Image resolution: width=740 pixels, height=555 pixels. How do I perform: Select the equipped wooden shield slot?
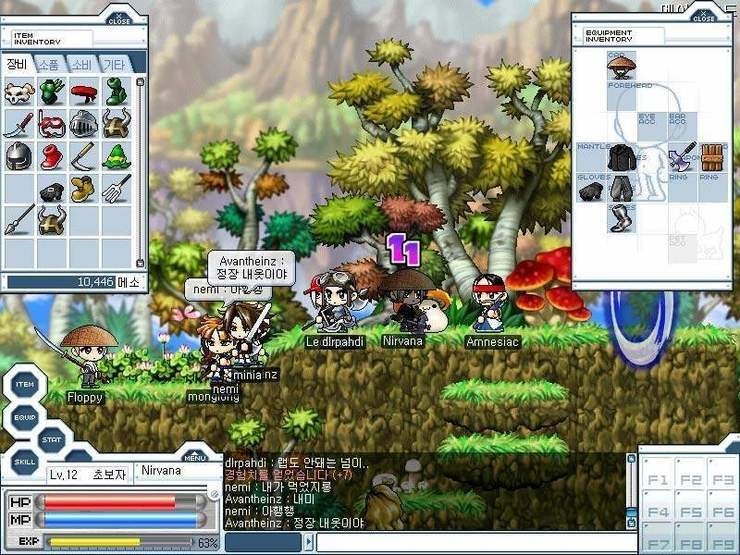(711, 157)
